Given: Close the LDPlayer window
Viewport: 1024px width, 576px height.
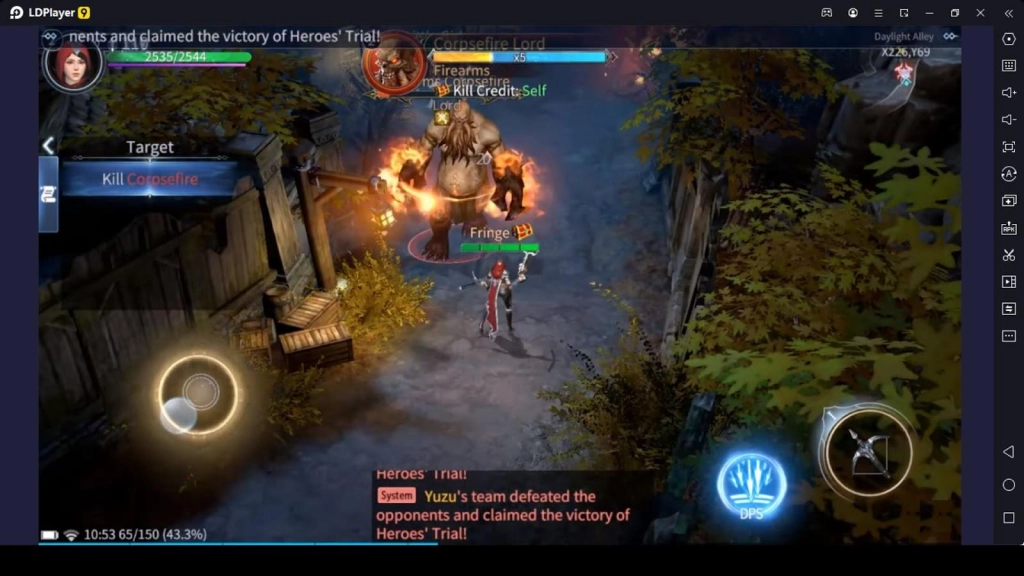Looking at the screenshot, I should (980, 13).
